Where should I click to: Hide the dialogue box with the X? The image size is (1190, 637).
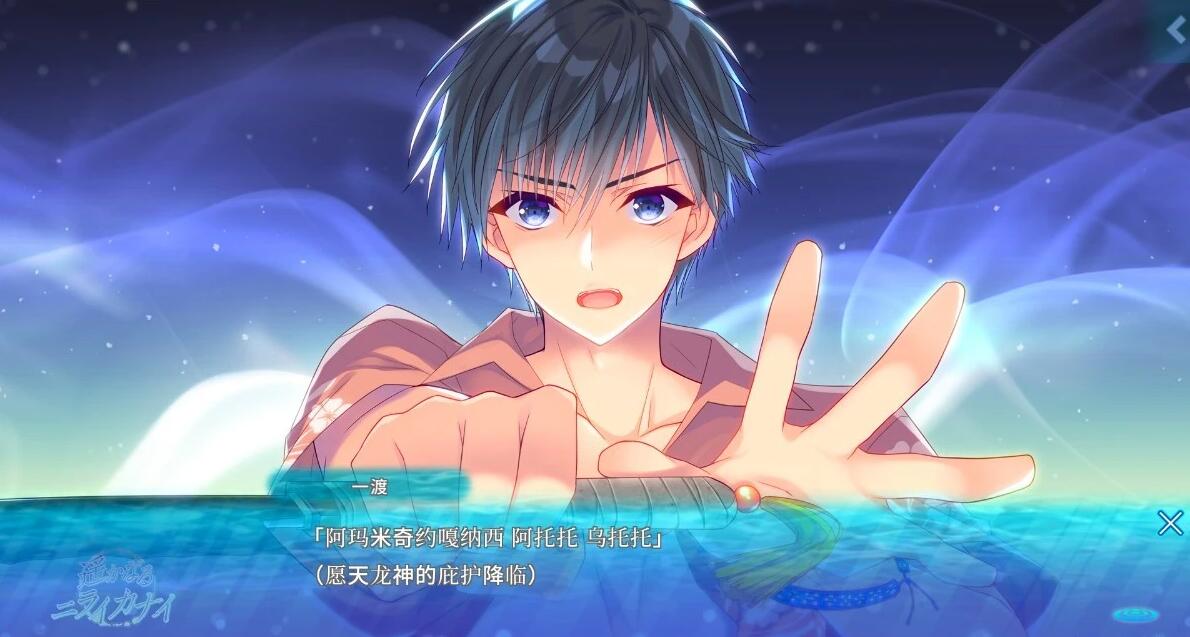1169,522
